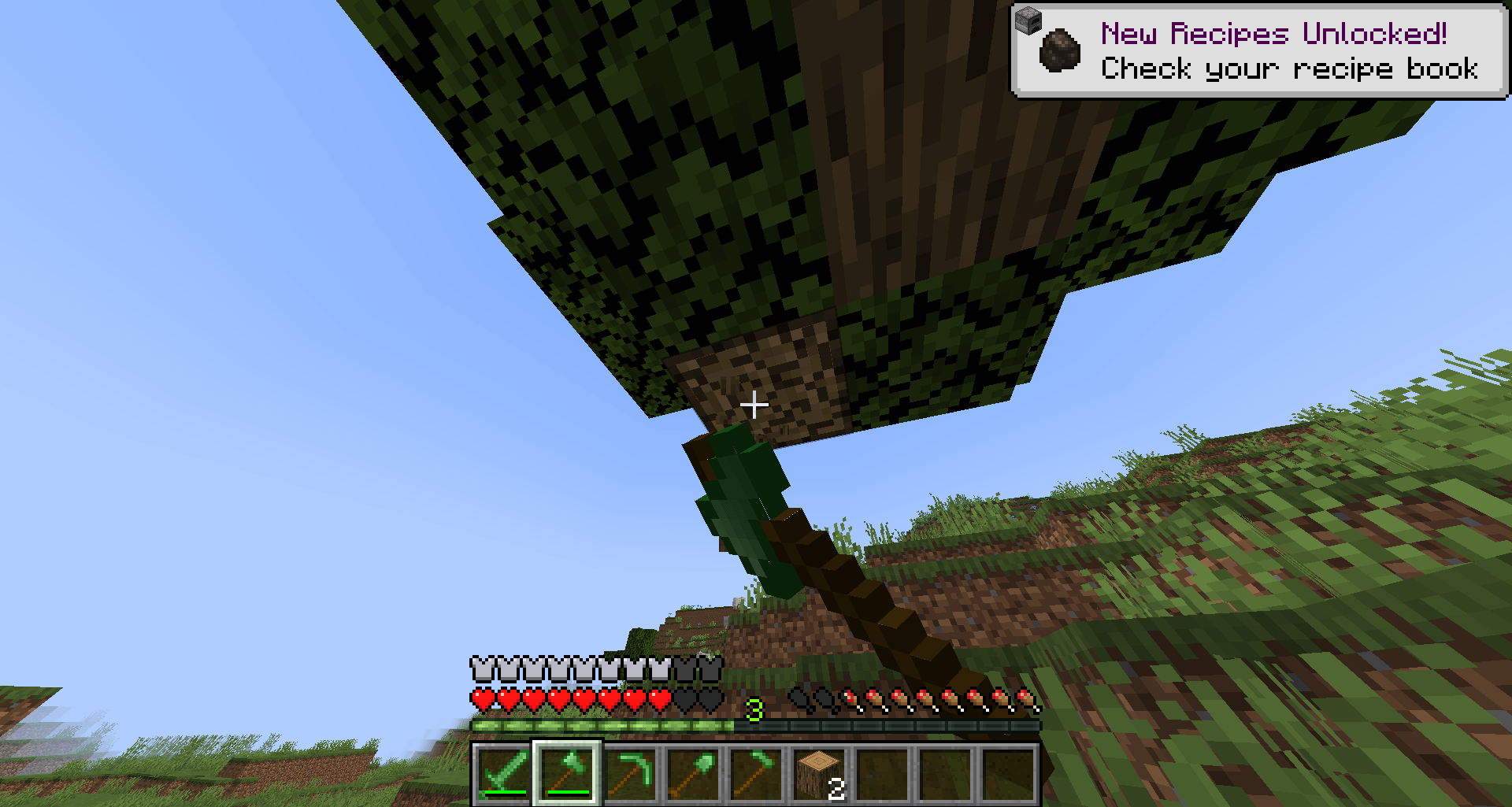The height and width of the screenshot is (807, 1512).
Task: Click the green experience level number 3
Action: coord(754,709)
